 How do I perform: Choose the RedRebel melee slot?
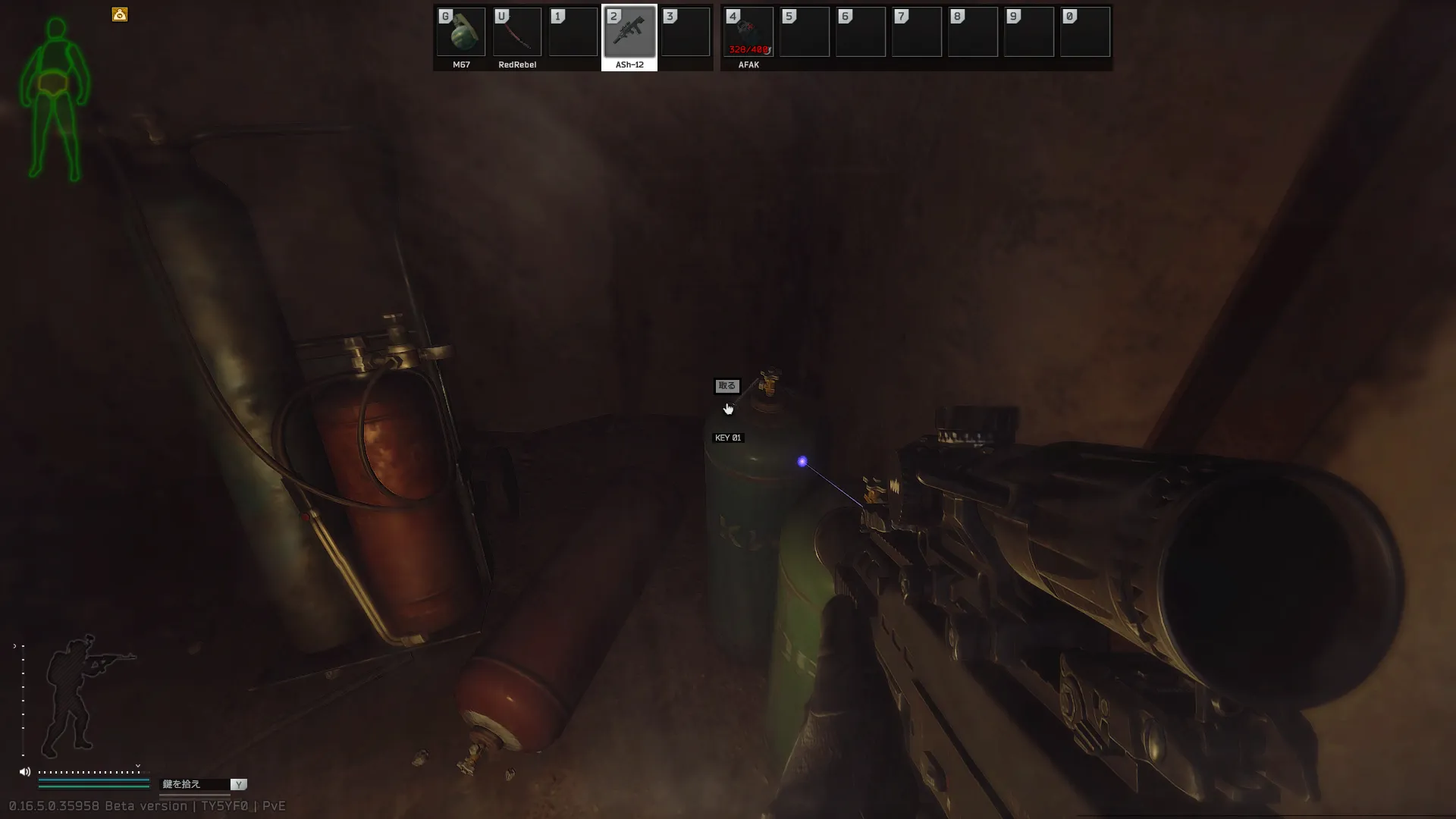(517, 33)
